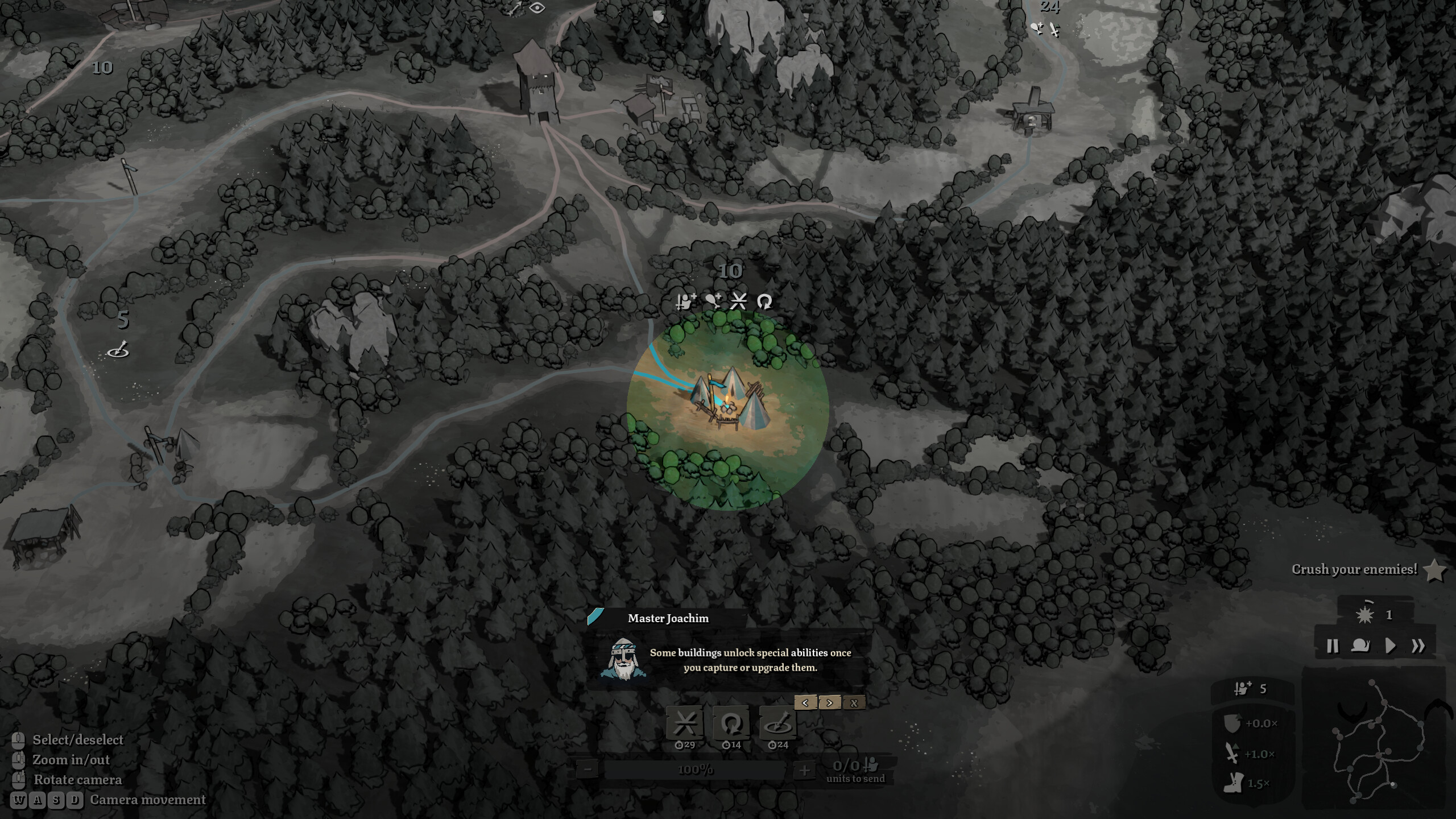
Task: Show the previous tutorial tip with the left chevron
Action: tap(805, 703)
